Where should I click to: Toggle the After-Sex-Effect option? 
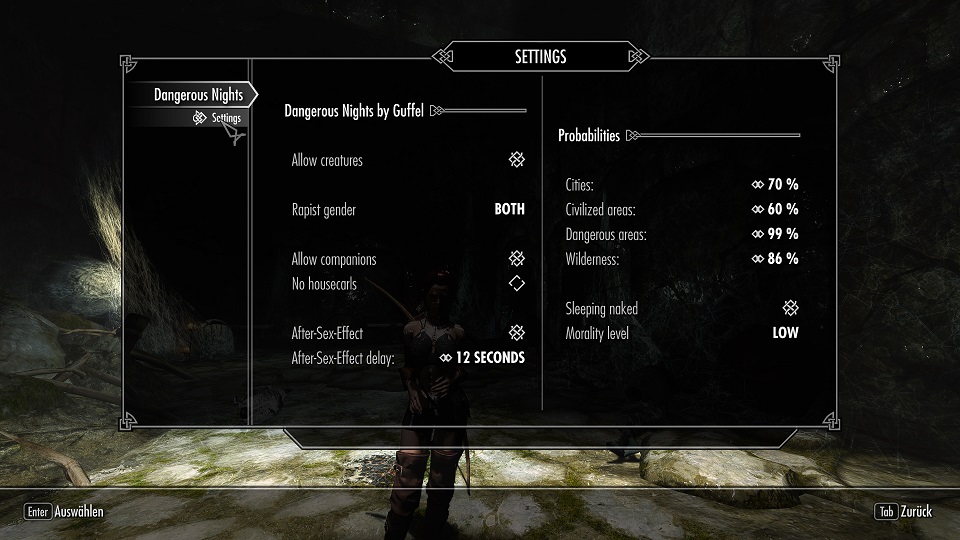tap(516, 333)
